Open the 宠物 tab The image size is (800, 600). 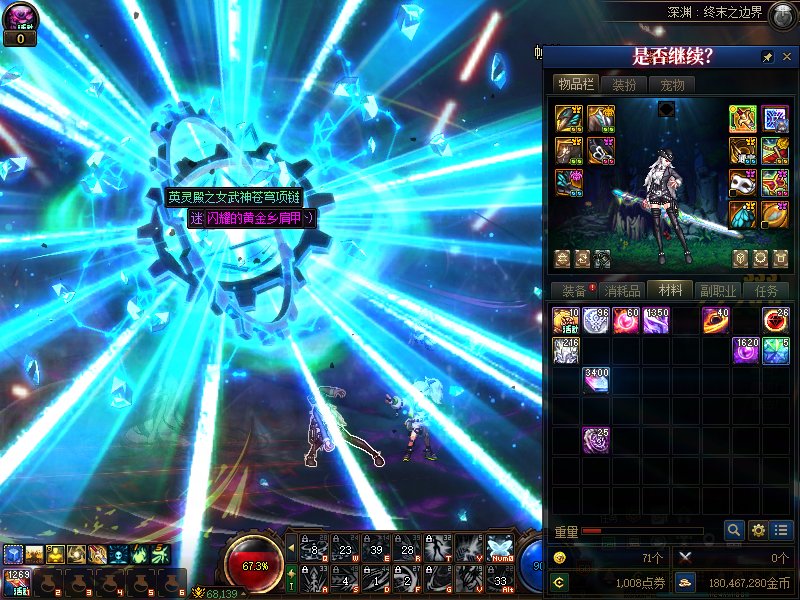pyautogui.click(x=673, y=85)
